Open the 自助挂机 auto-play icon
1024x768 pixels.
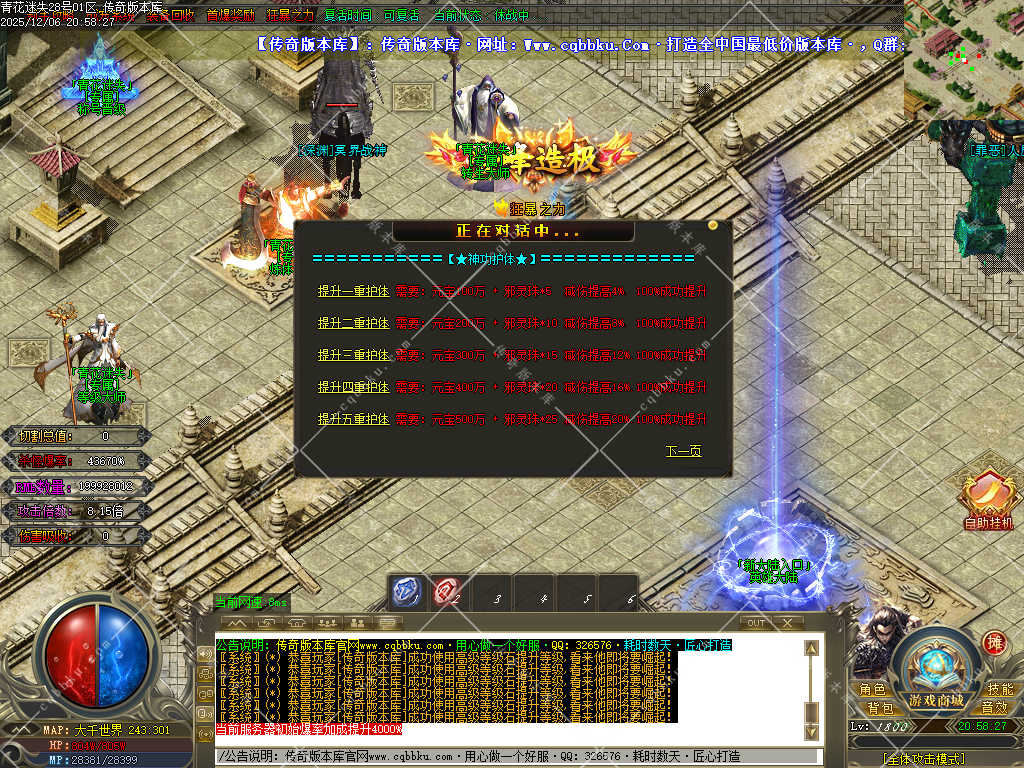(x=988, y=498)
